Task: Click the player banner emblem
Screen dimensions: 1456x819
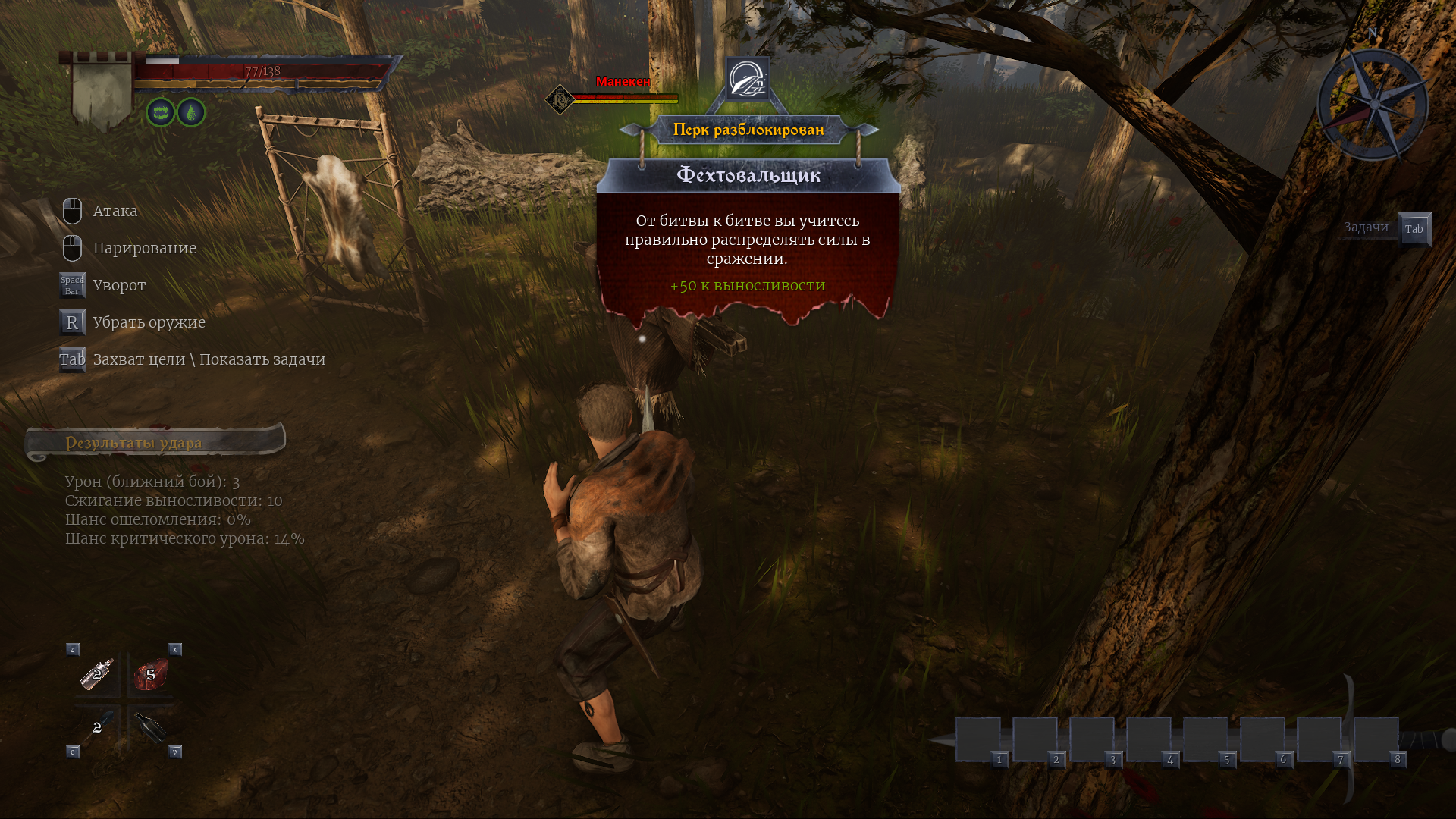Action: [x=102, y=90]
